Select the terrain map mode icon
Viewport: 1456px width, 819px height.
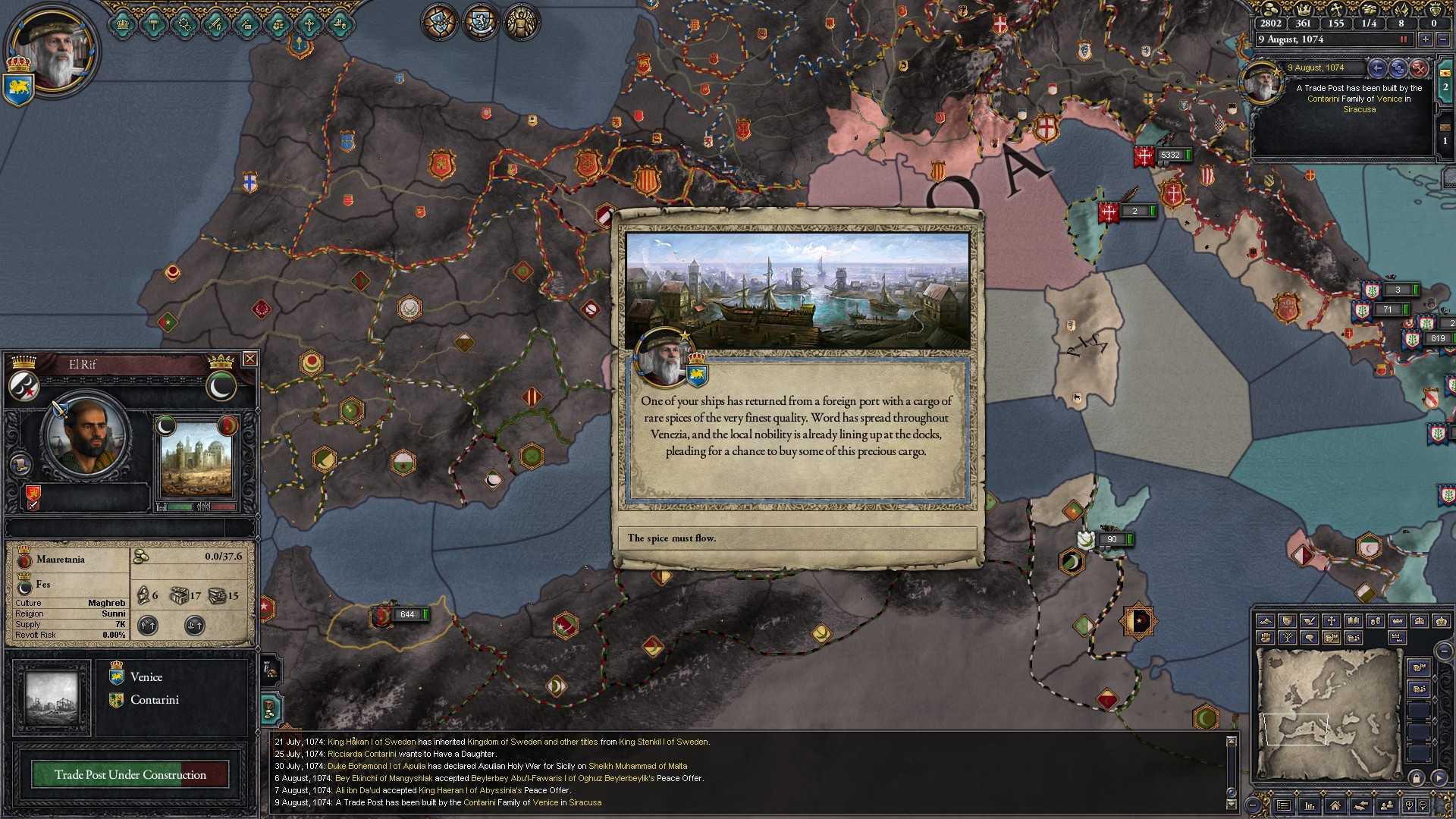coord(1266,621)
